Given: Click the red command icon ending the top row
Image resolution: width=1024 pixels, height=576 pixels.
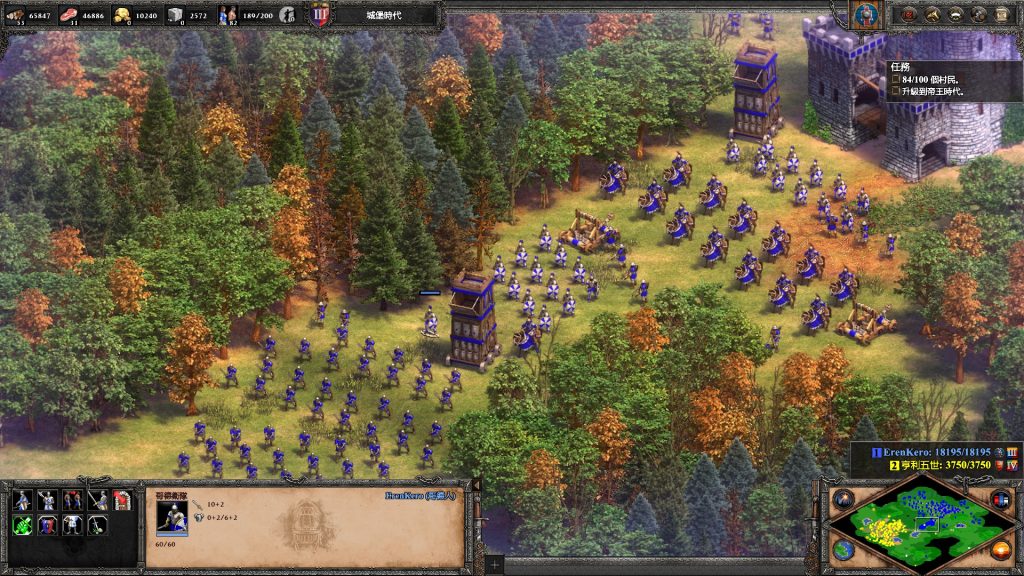Looking at the screenshot, I should coord(122,500).
